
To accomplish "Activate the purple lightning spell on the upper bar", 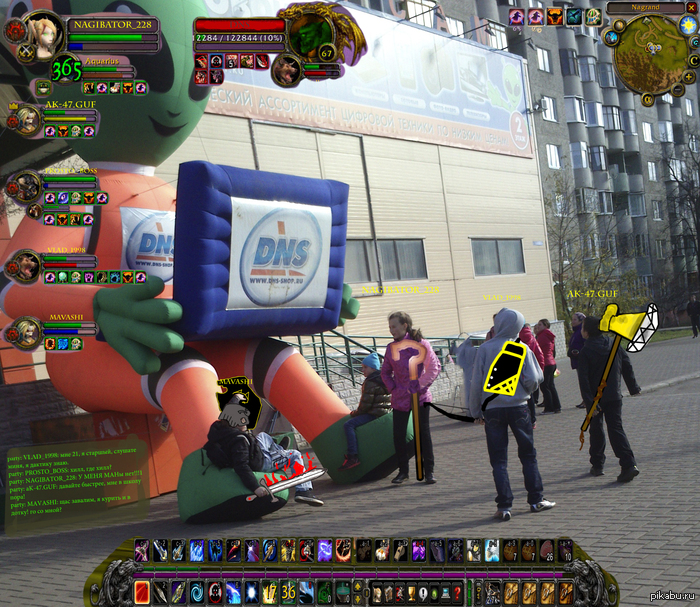I will click(325, 550).
